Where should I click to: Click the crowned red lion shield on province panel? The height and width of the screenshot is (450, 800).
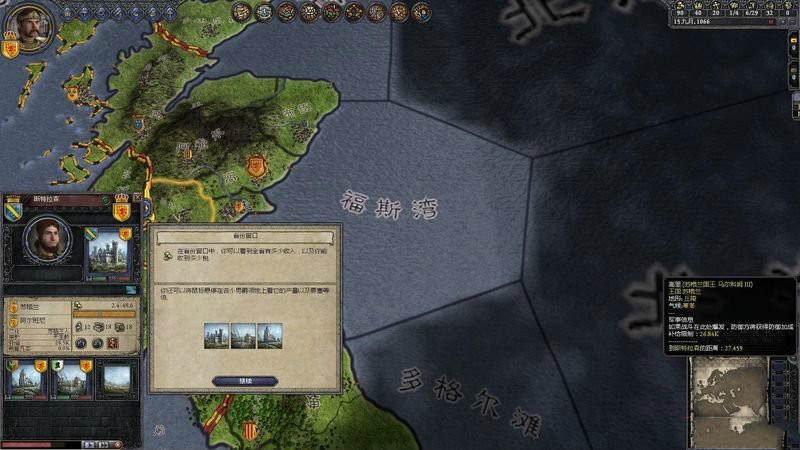tap(122, 210)
